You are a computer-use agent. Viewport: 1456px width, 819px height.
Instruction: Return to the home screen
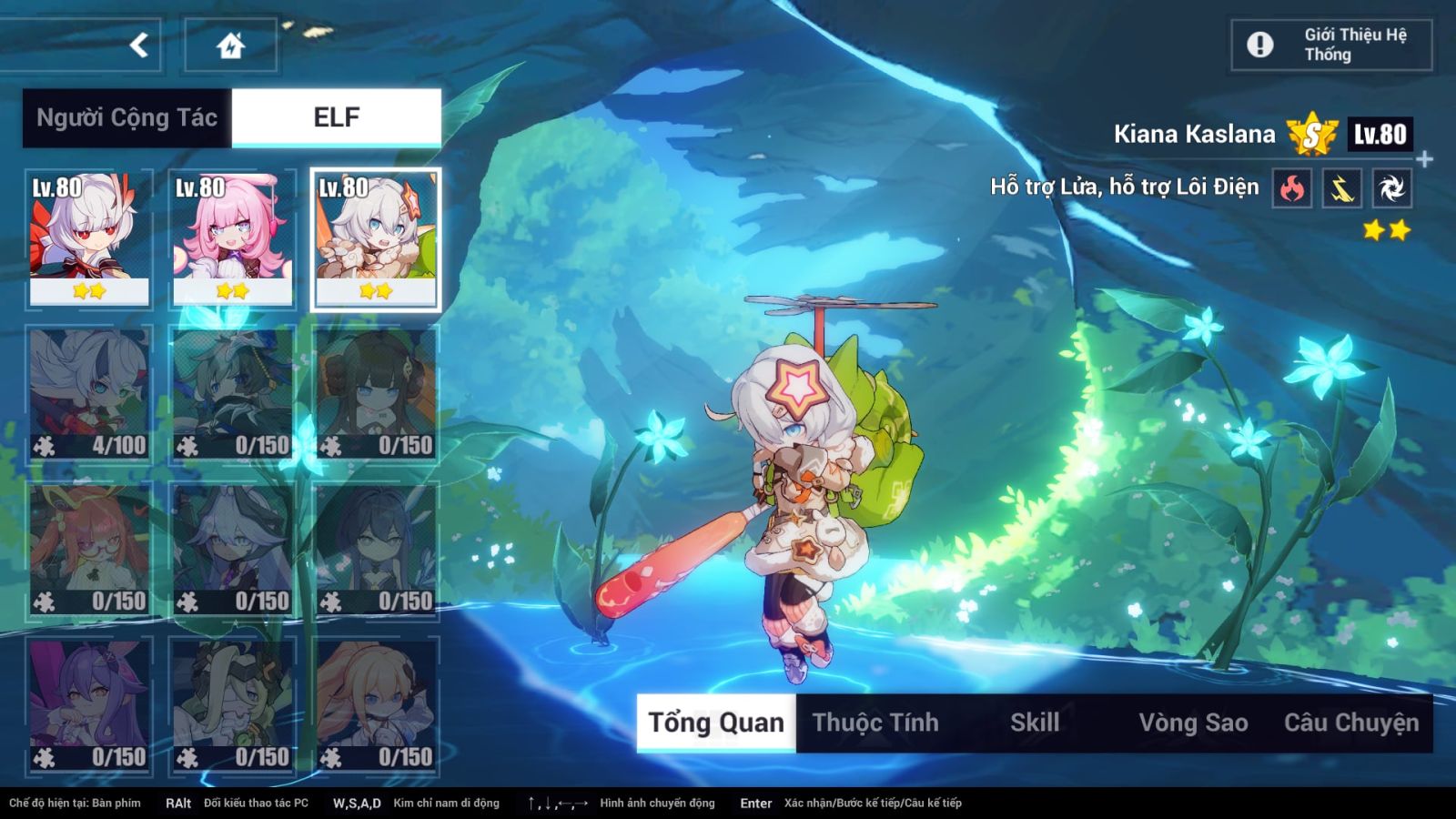[x=230, y=45]
